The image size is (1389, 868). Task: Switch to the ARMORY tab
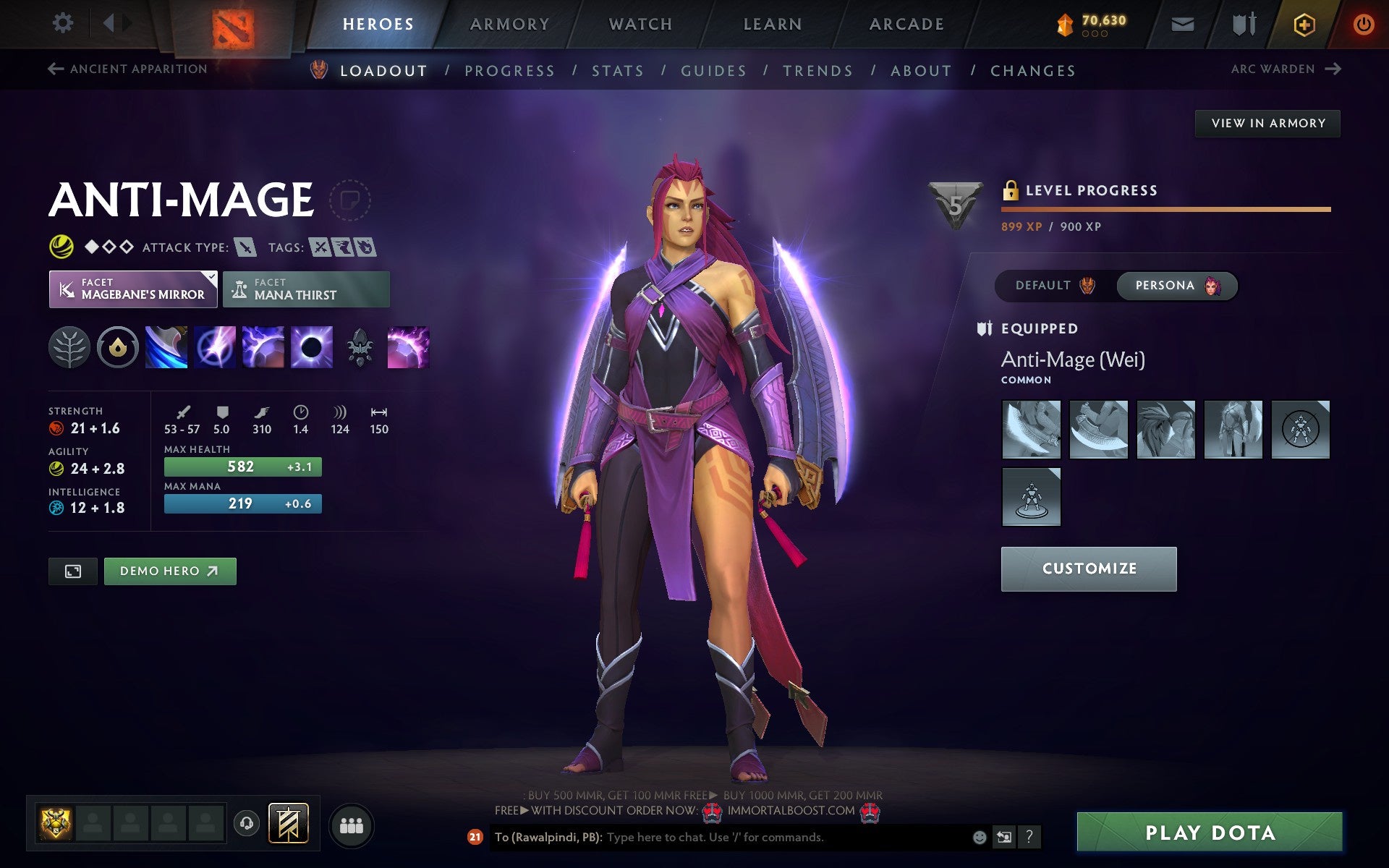tap(509, 23)
